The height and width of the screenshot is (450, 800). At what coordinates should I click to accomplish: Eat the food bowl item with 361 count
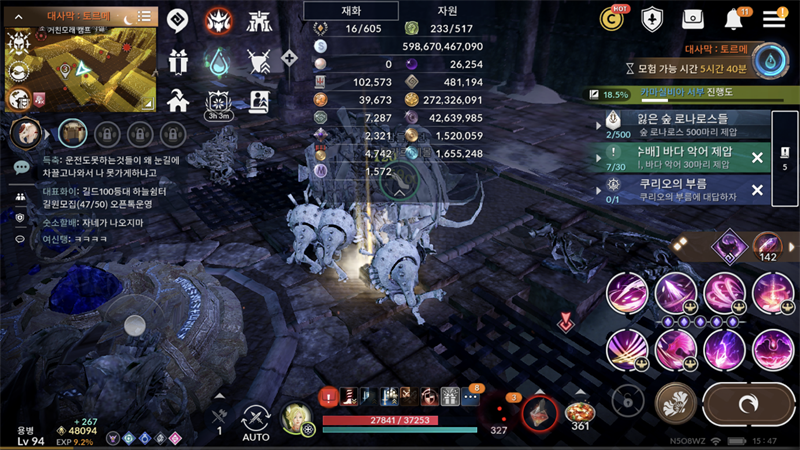(578, 412)
